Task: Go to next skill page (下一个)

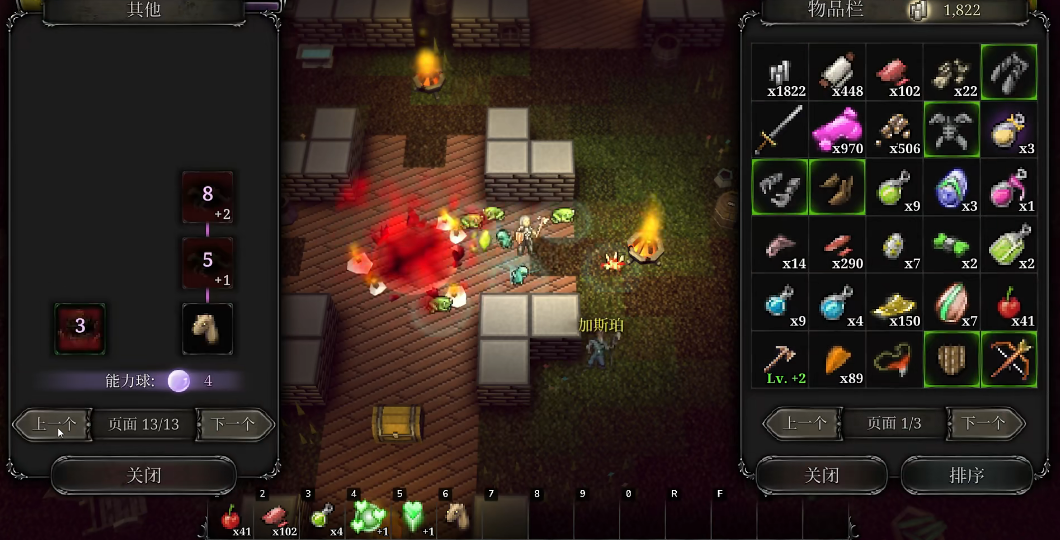Action: click(x=234, y=424)
